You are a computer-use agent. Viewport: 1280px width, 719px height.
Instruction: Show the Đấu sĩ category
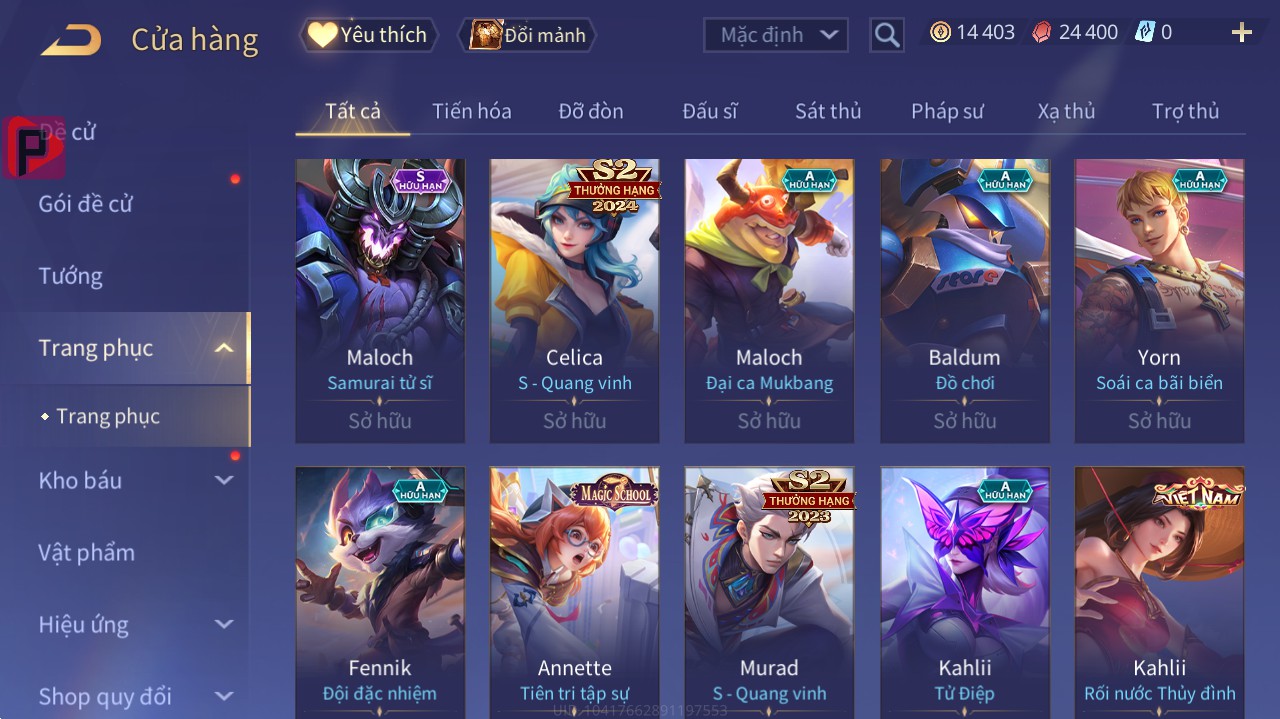tap(709, 111)
